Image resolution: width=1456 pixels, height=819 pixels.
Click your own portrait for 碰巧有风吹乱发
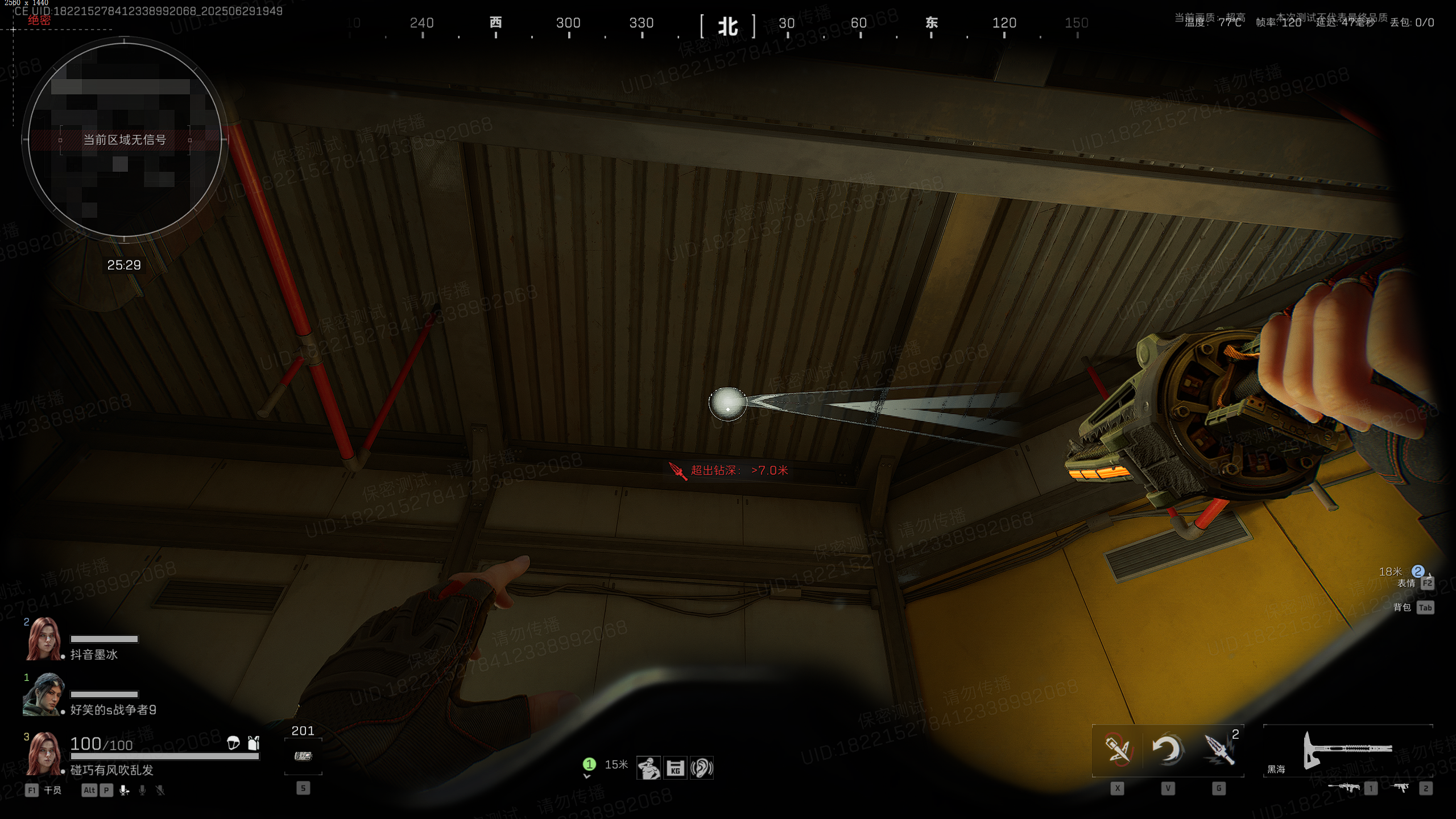44,754
